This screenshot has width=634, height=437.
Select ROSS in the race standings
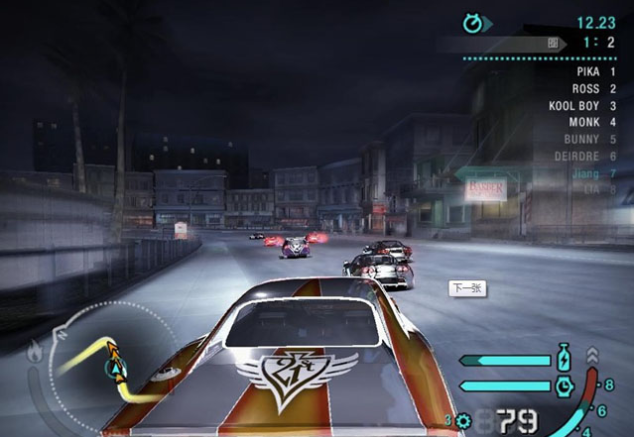click(x=596, y=89)
